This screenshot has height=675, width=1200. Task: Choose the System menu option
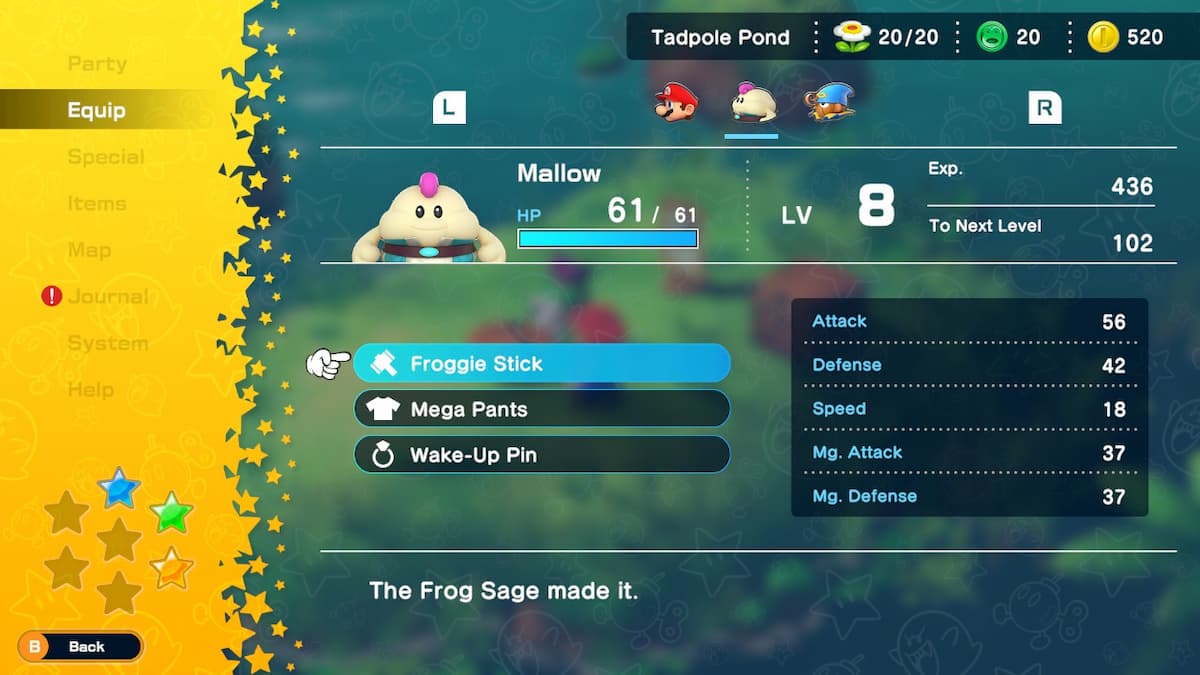click(107, 343)
